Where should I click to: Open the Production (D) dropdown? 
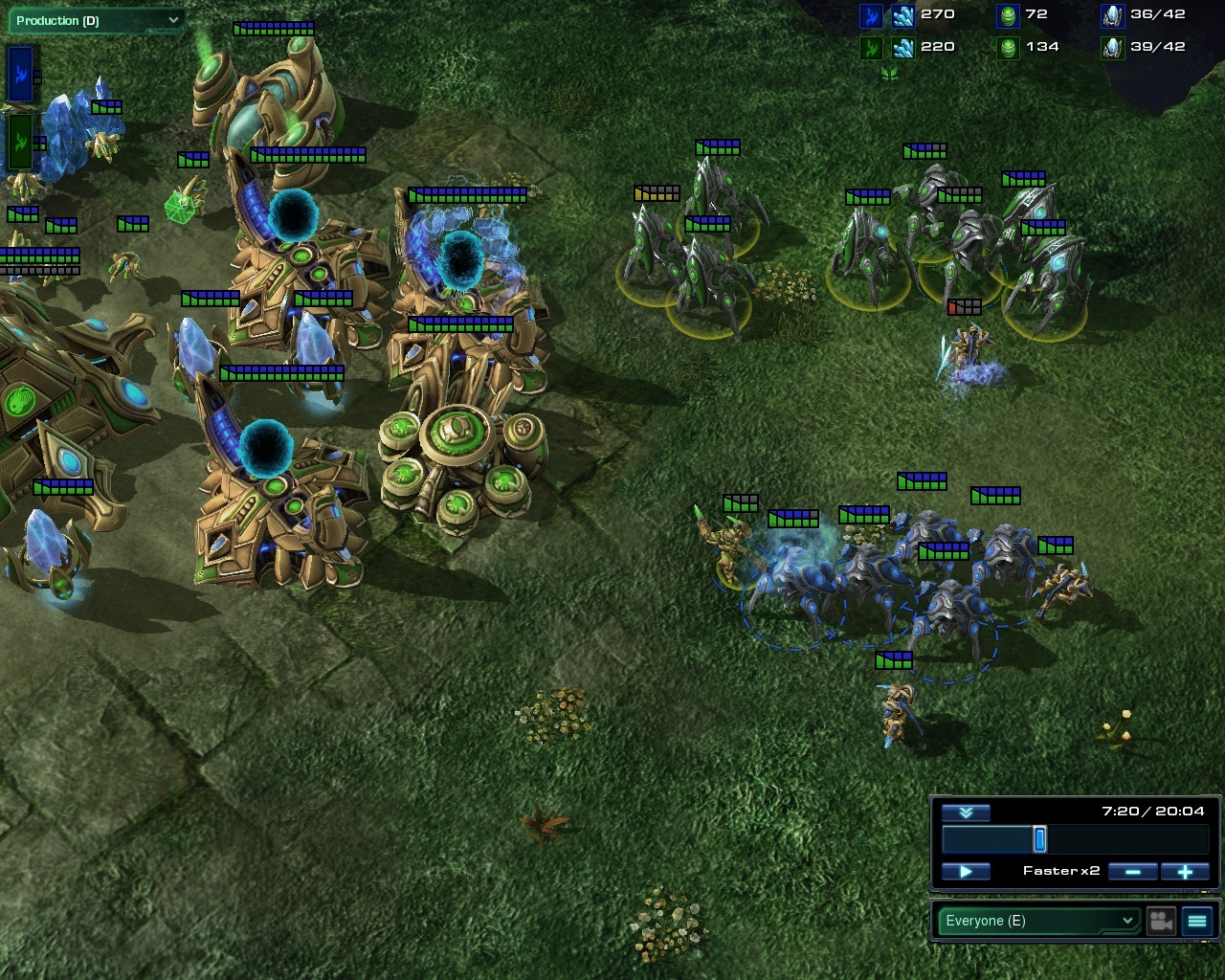94,20
